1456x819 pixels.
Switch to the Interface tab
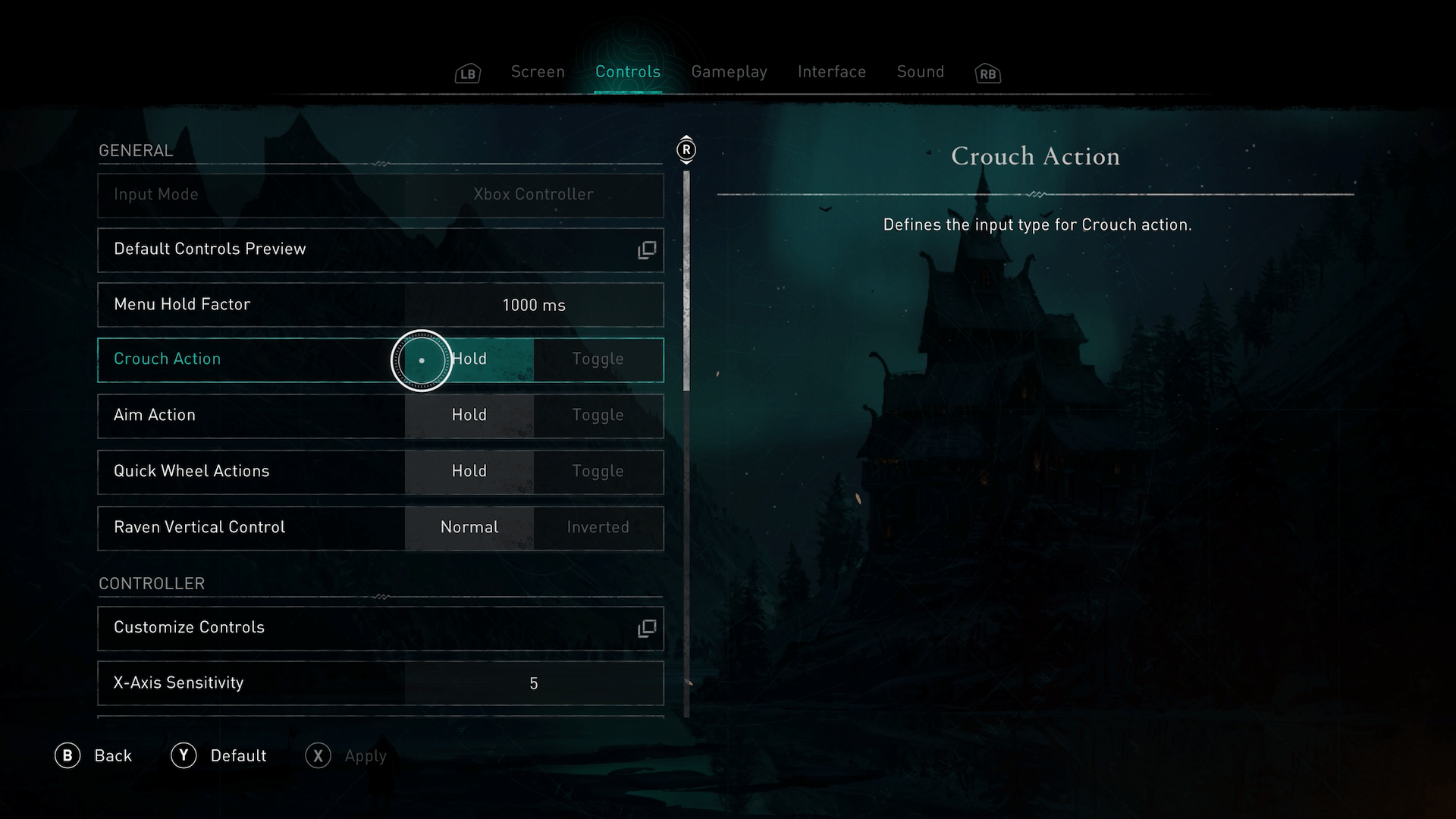coord(831,71)
